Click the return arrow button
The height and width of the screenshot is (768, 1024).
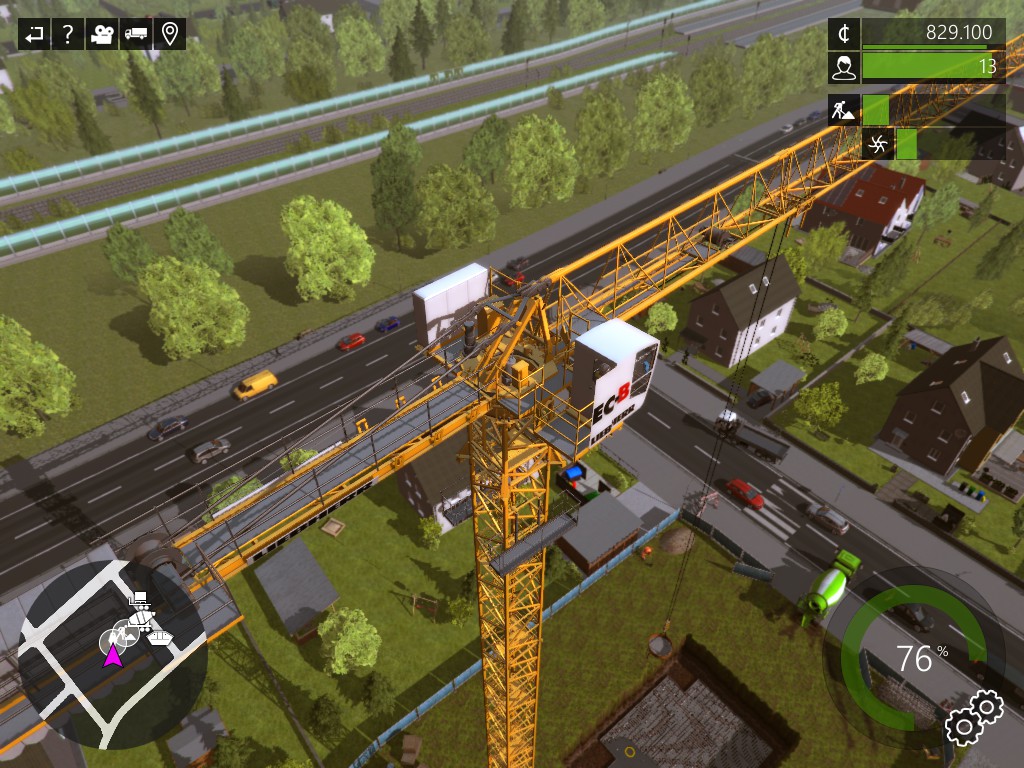(34, 34)
